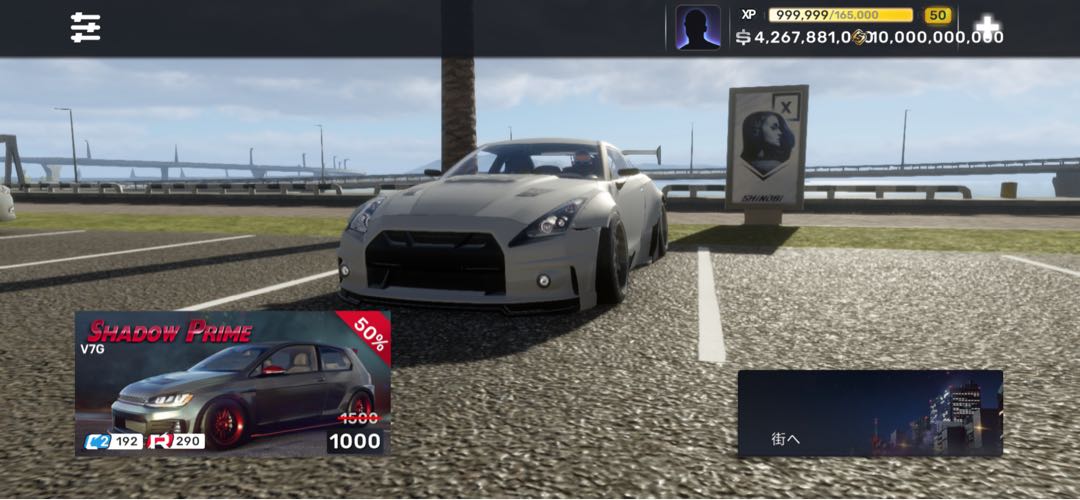
Task: Open the settings sliders menu
Action: 86,28
